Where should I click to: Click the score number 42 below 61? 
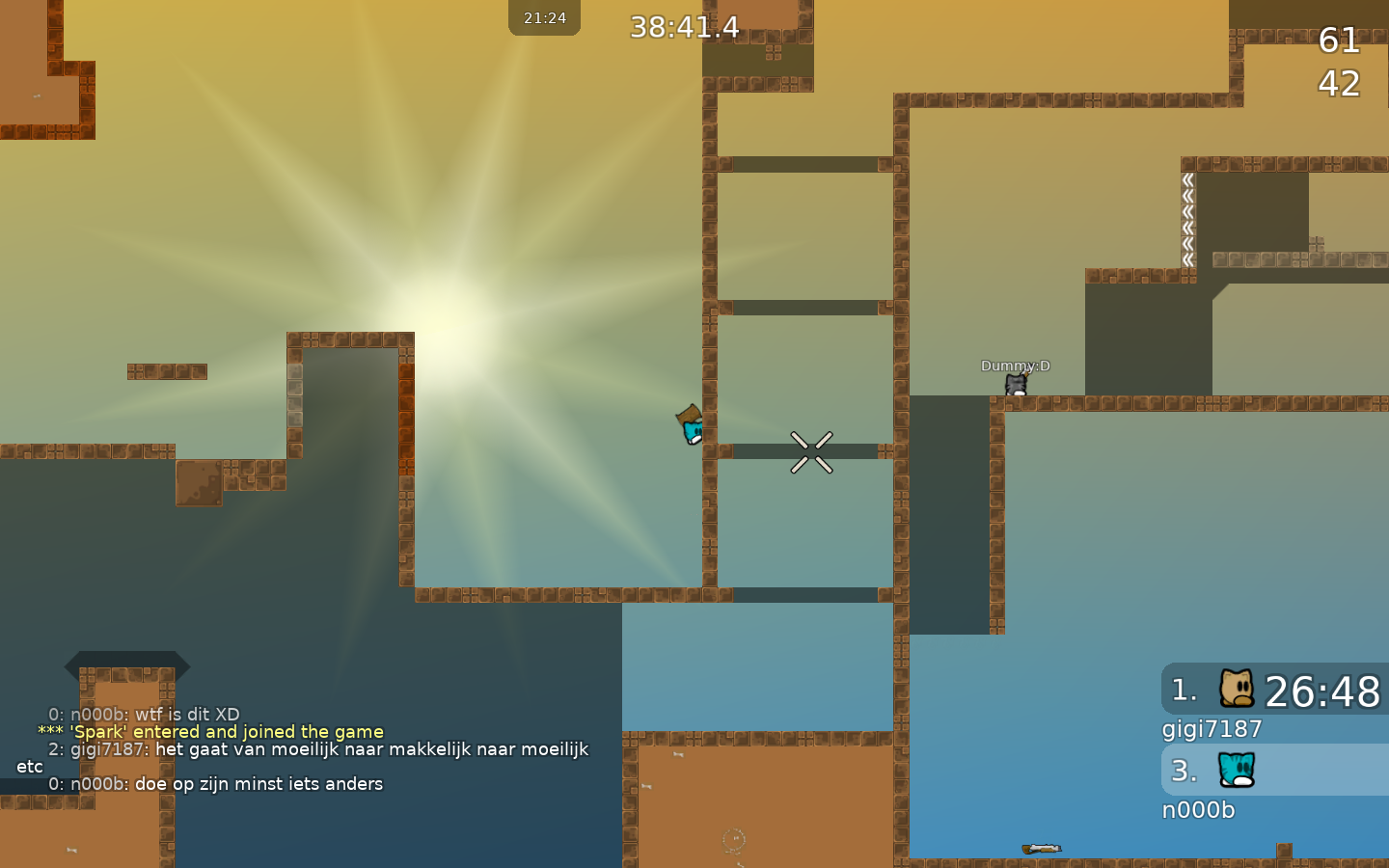click(x=1340, y=85)
